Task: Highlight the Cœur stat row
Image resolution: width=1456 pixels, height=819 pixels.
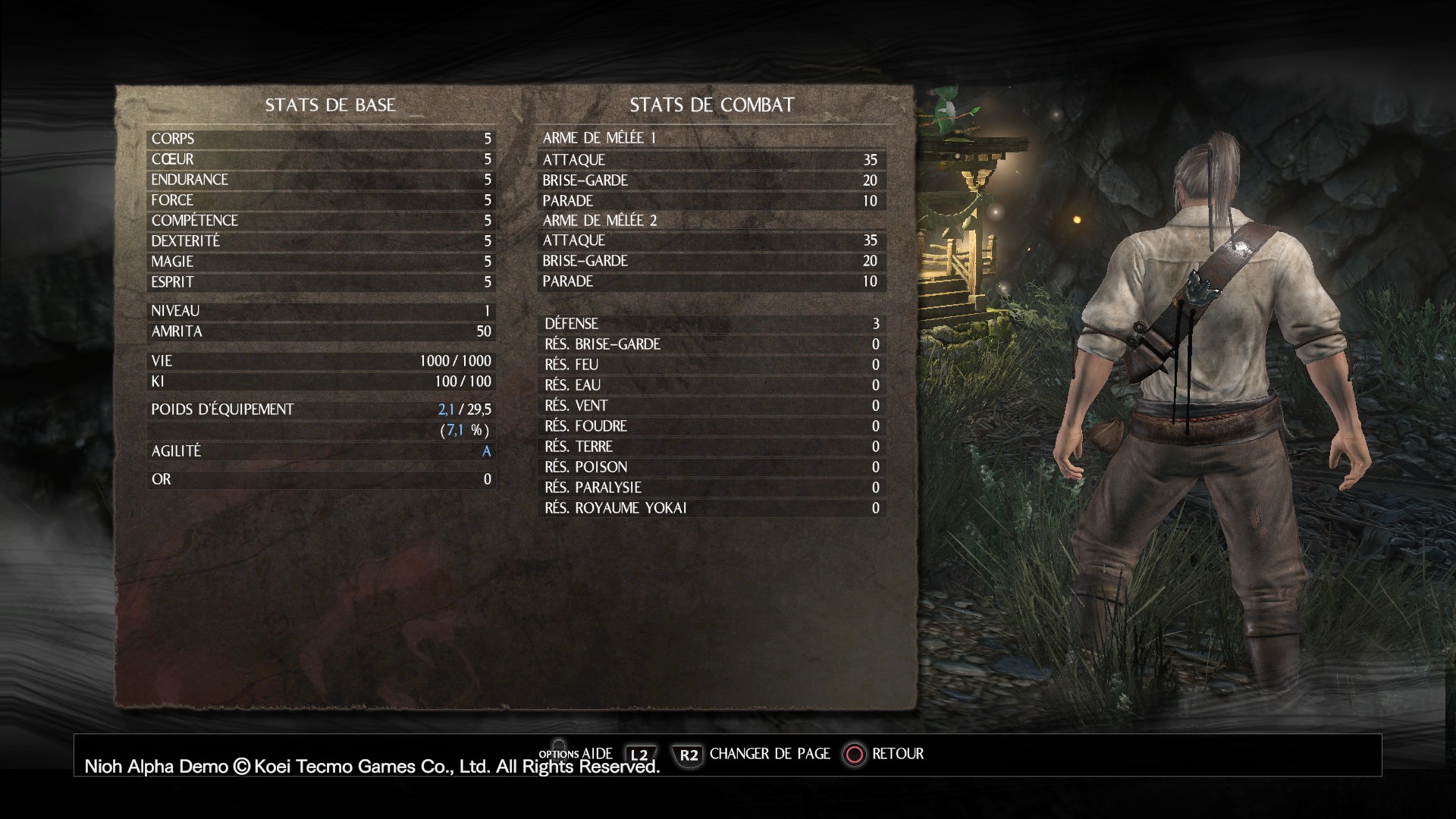Action: pyautogui.click(x=321, y=159)
